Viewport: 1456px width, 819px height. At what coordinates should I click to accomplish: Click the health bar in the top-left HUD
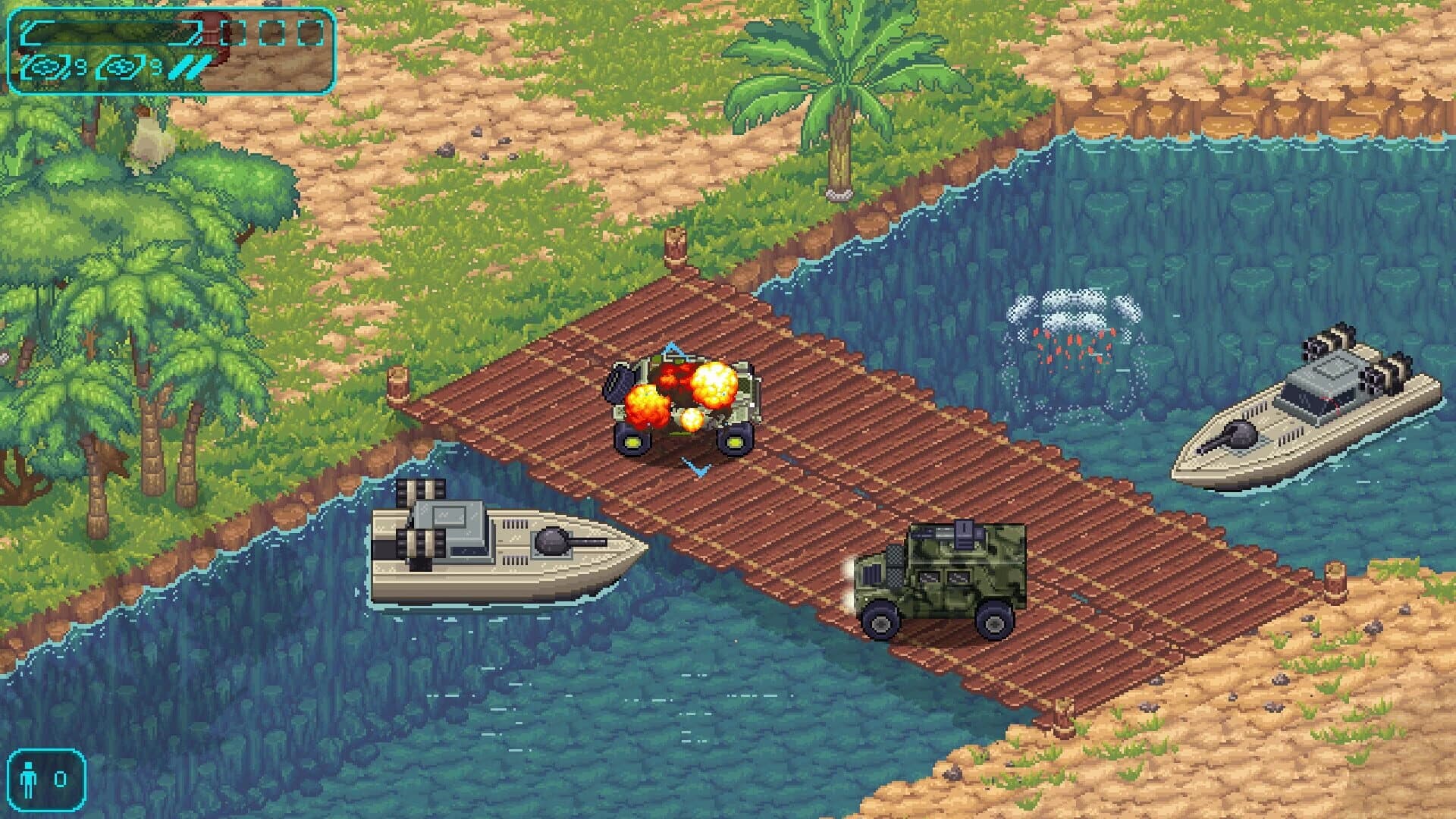(114, 34)
